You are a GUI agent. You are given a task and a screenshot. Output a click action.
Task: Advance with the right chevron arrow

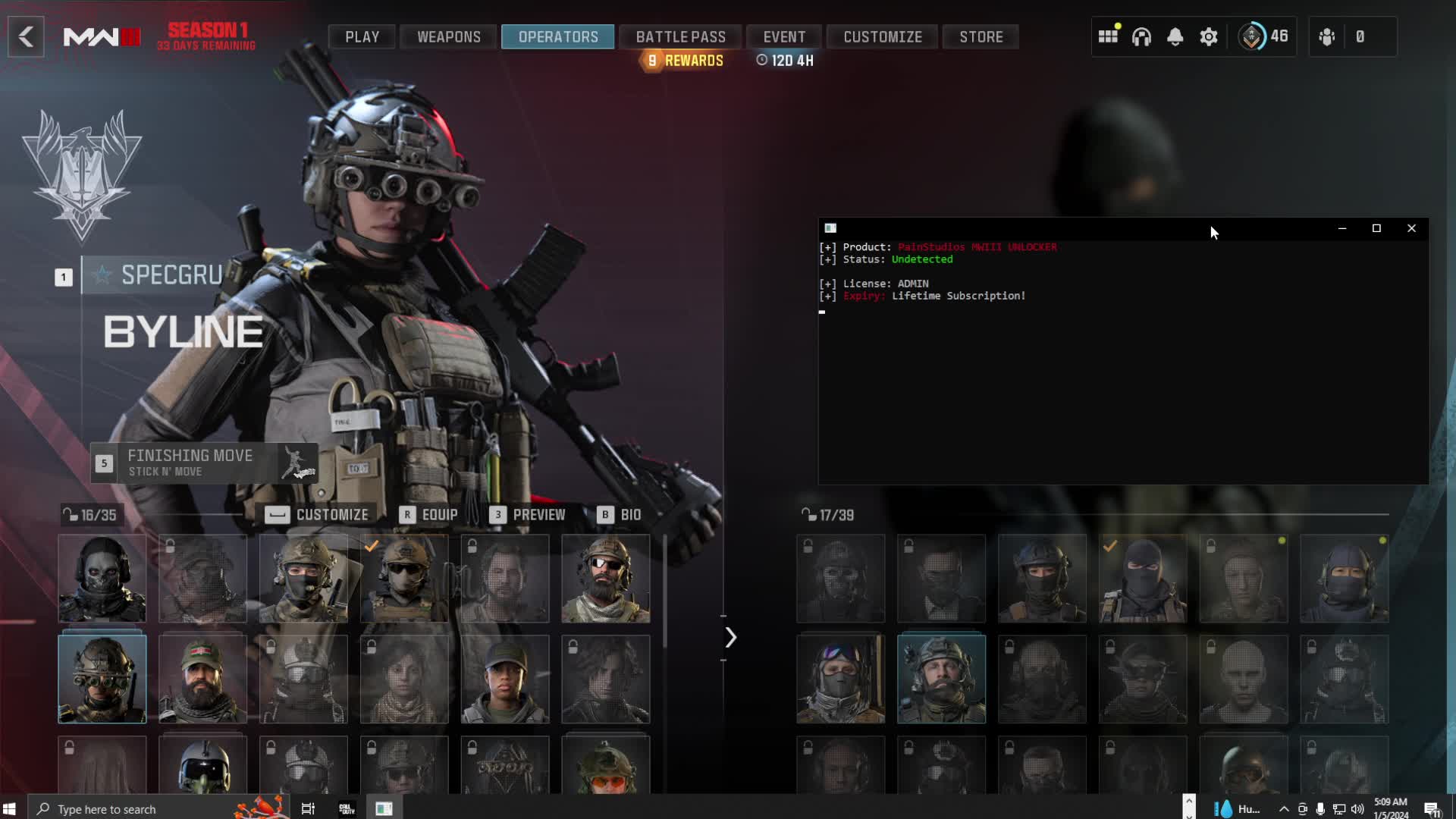point(730,638)
